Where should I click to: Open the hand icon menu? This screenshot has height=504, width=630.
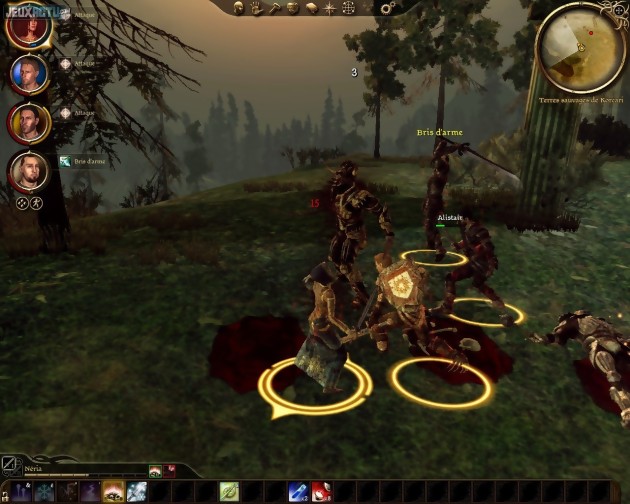(257, 7)
